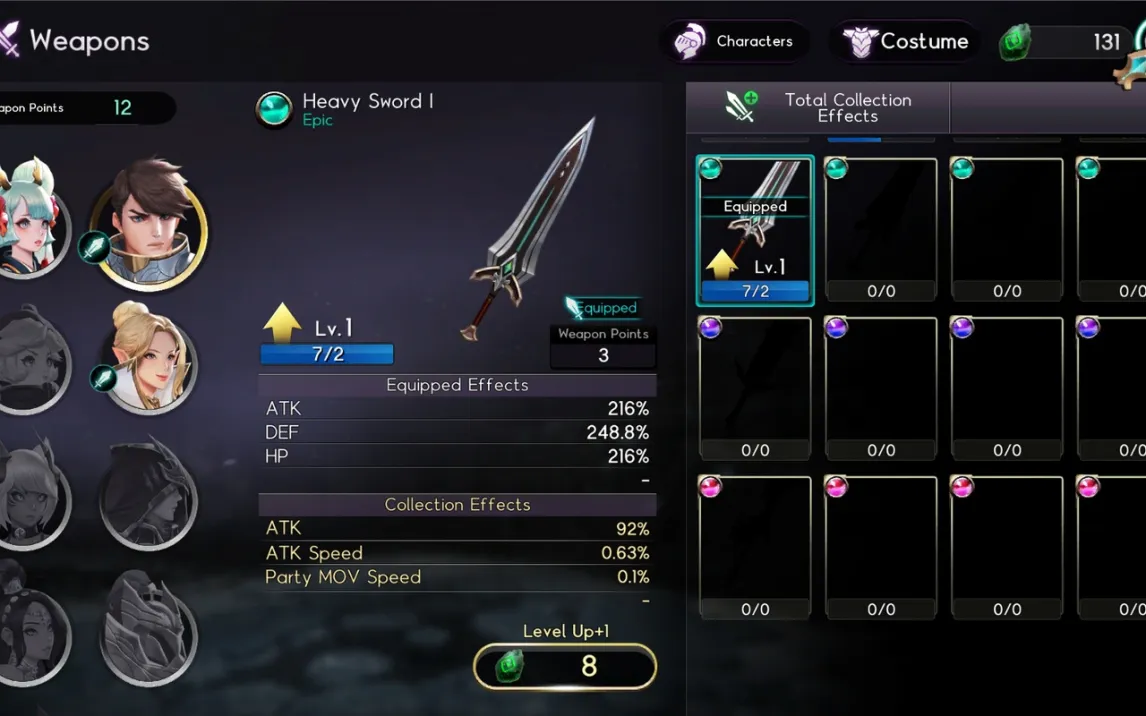Viewport: 1146px width, 716px height.
Task: Open the Costume menu
Action: [906, 42]
